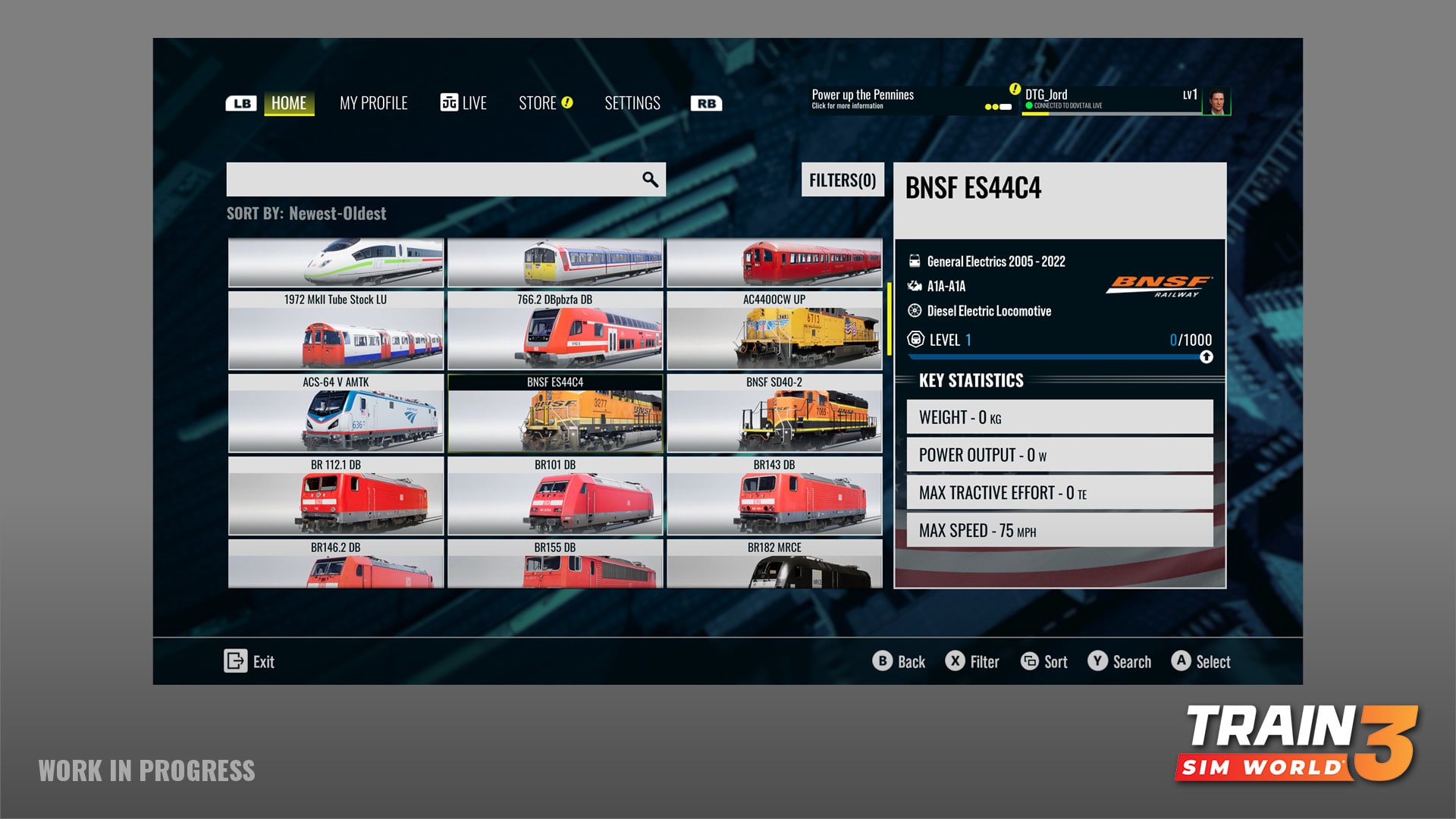This screenshot has height=819, width=1456.
Task: Switch to the SETTINGS tab
Action: point(632,103)
